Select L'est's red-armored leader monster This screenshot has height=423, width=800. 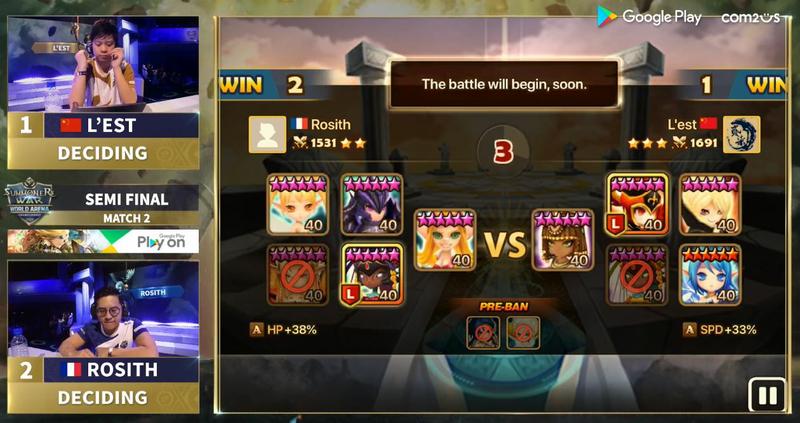point(637,204)
